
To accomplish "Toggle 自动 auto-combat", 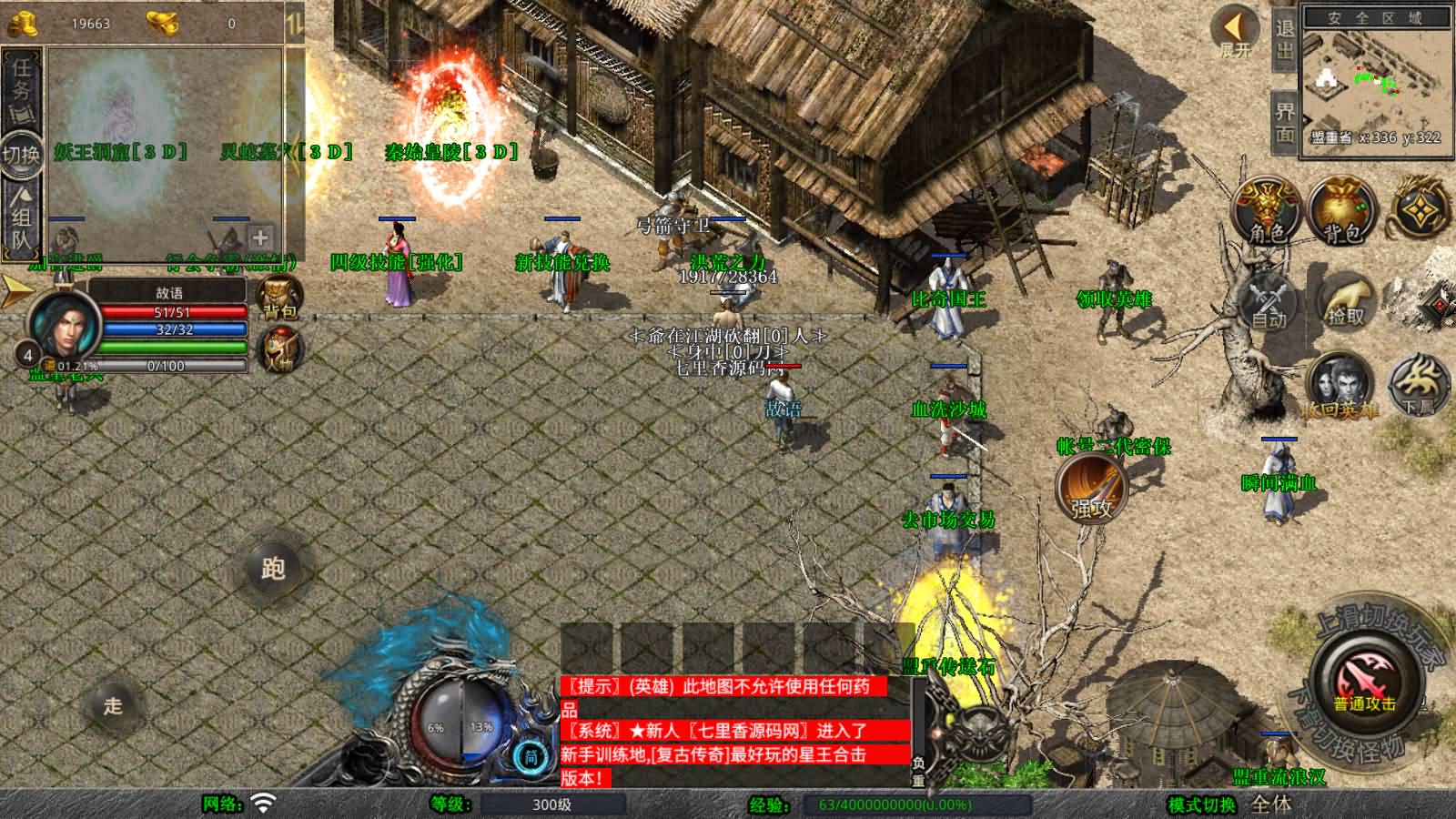I will click(1269, 302).
